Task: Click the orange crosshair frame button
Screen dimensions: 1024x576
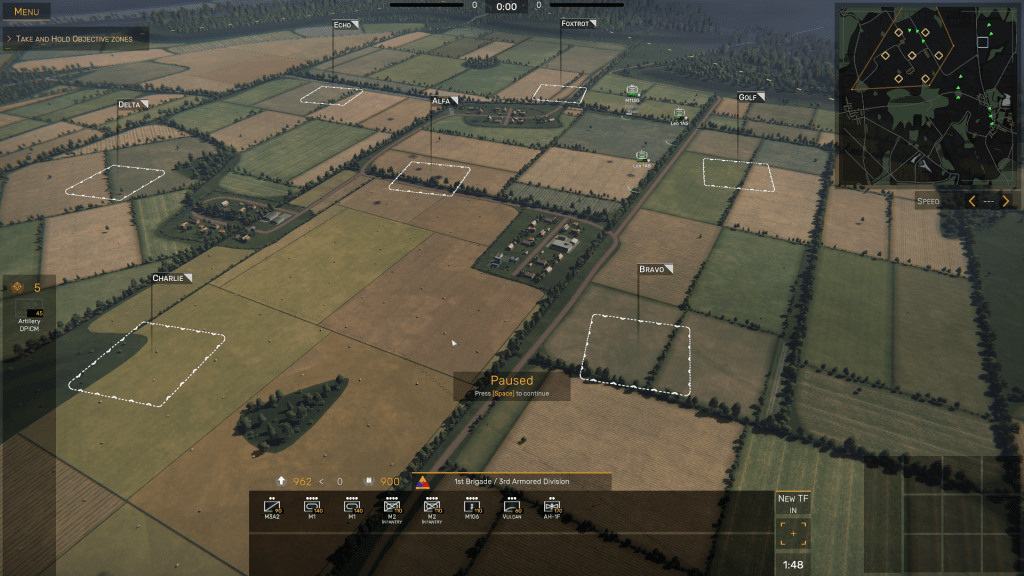Action: 793,534
